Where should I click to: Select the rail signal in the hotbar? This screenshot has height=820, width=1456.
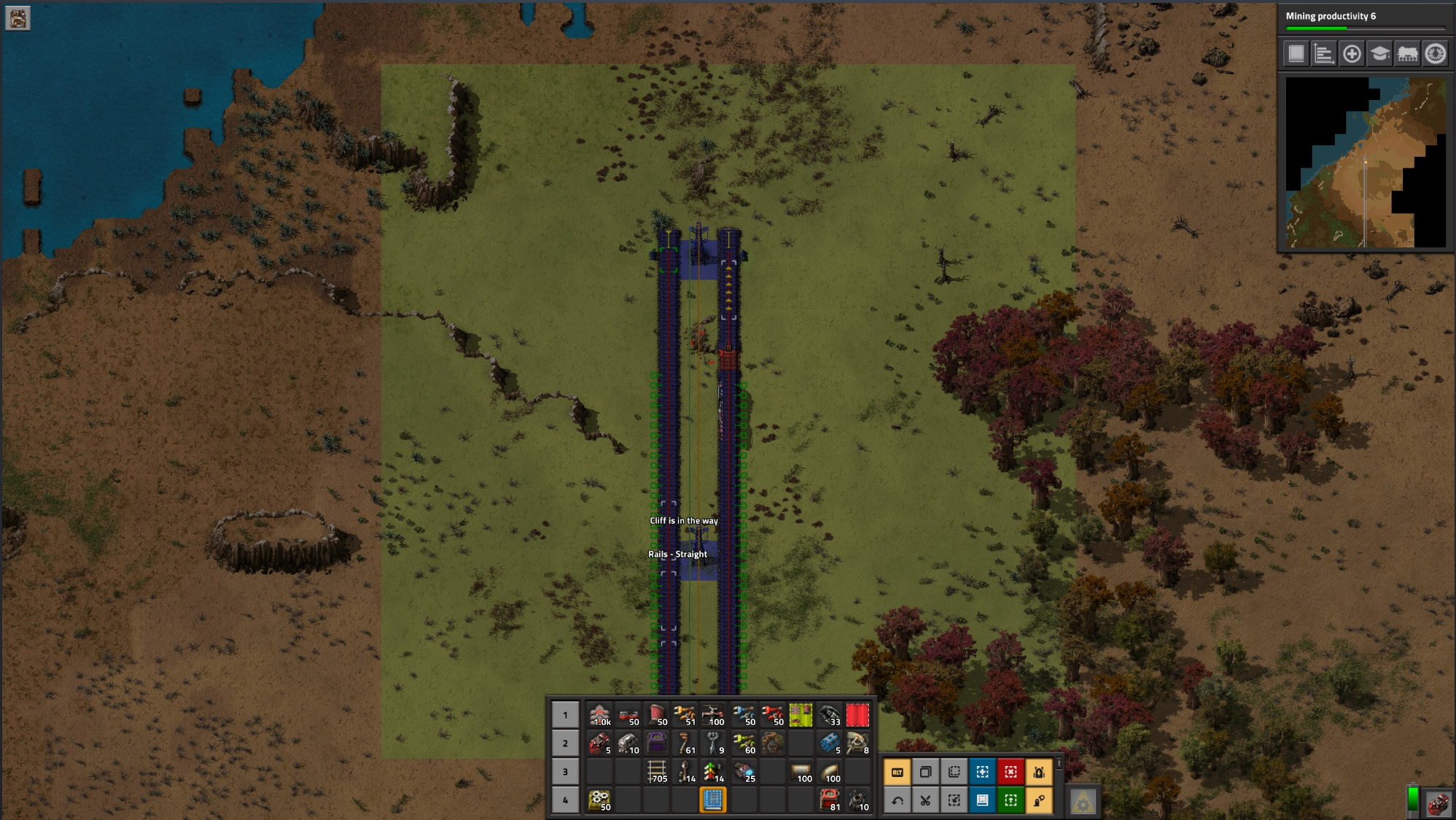pyautogui.click(x=684, y=770)
